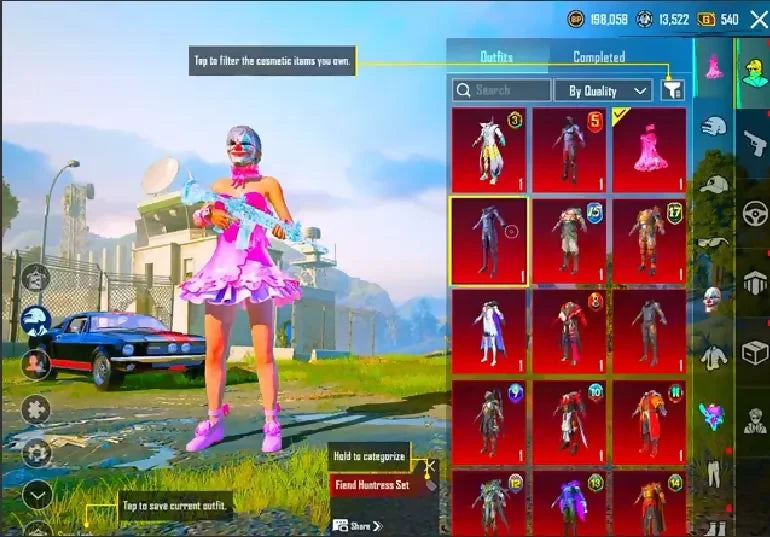This screenshot has width=770, height=537.
Task: Open the baseball cap category
Action: click(x=711, y=184)
